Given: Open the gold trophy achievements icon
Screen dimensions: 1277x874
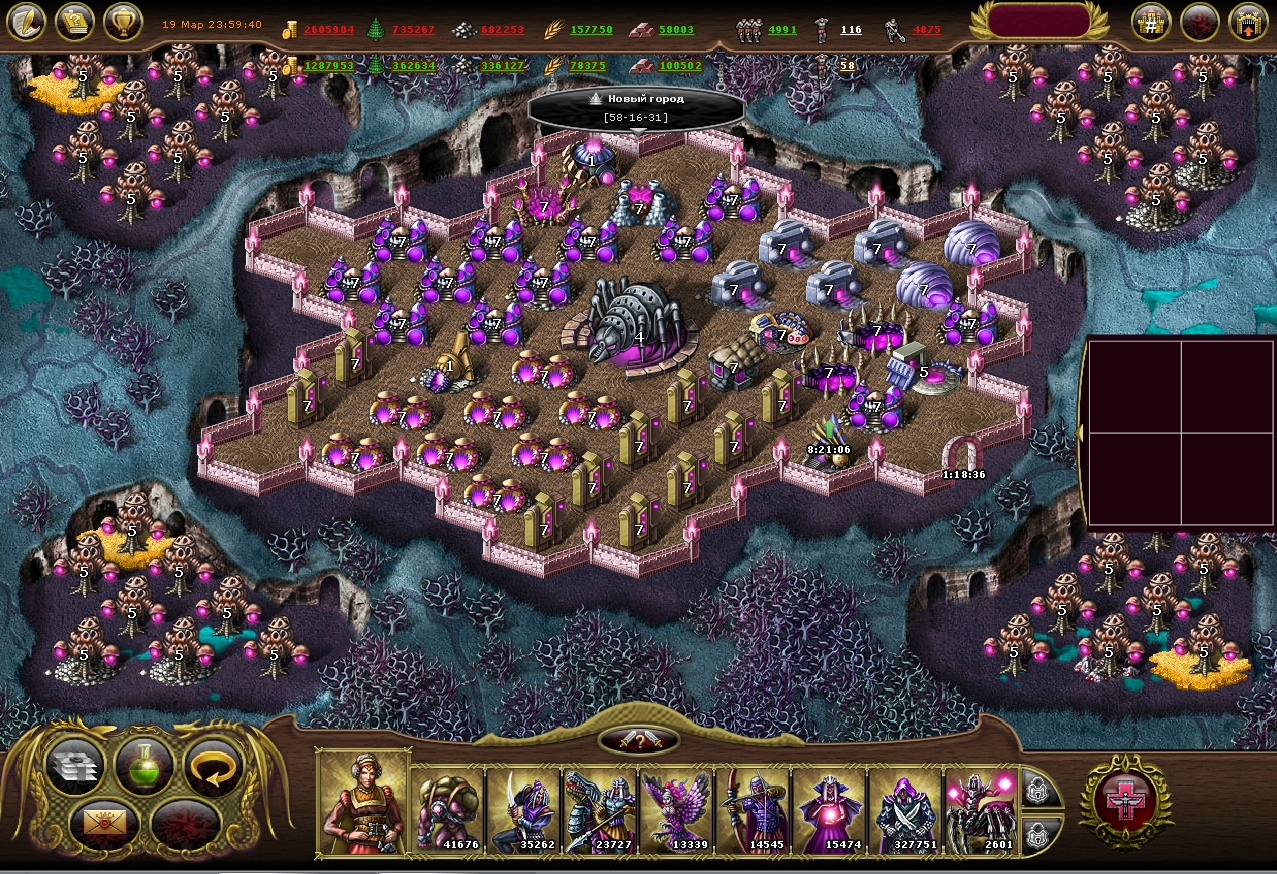Looking at the screenshot, I should click(122, 21).
